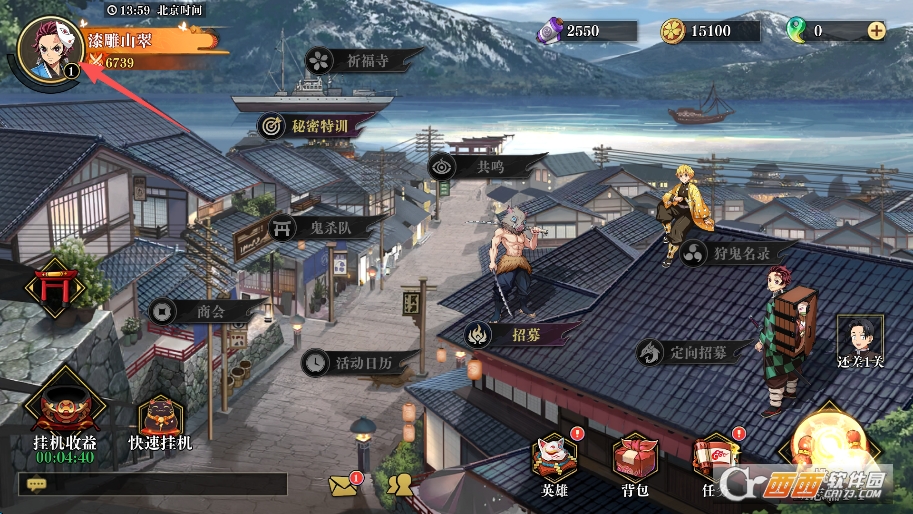
Task: Visit the 商会 shop
Action: [x=199, y=312]
